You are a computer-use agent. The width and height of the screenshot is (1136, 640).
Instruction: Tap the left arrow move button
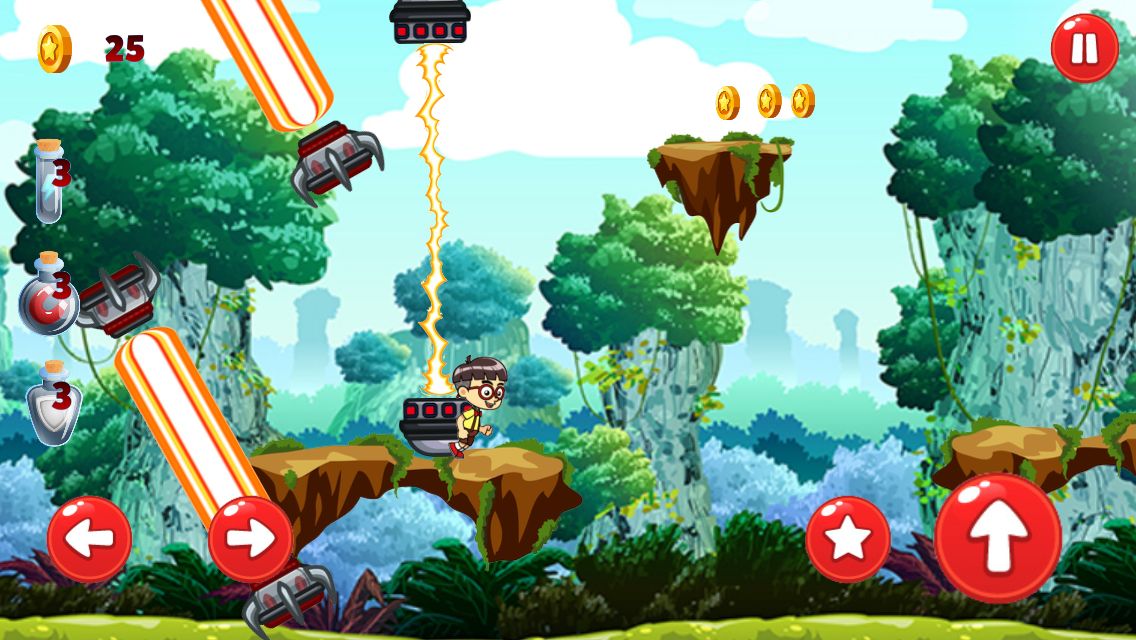[90, 539]
